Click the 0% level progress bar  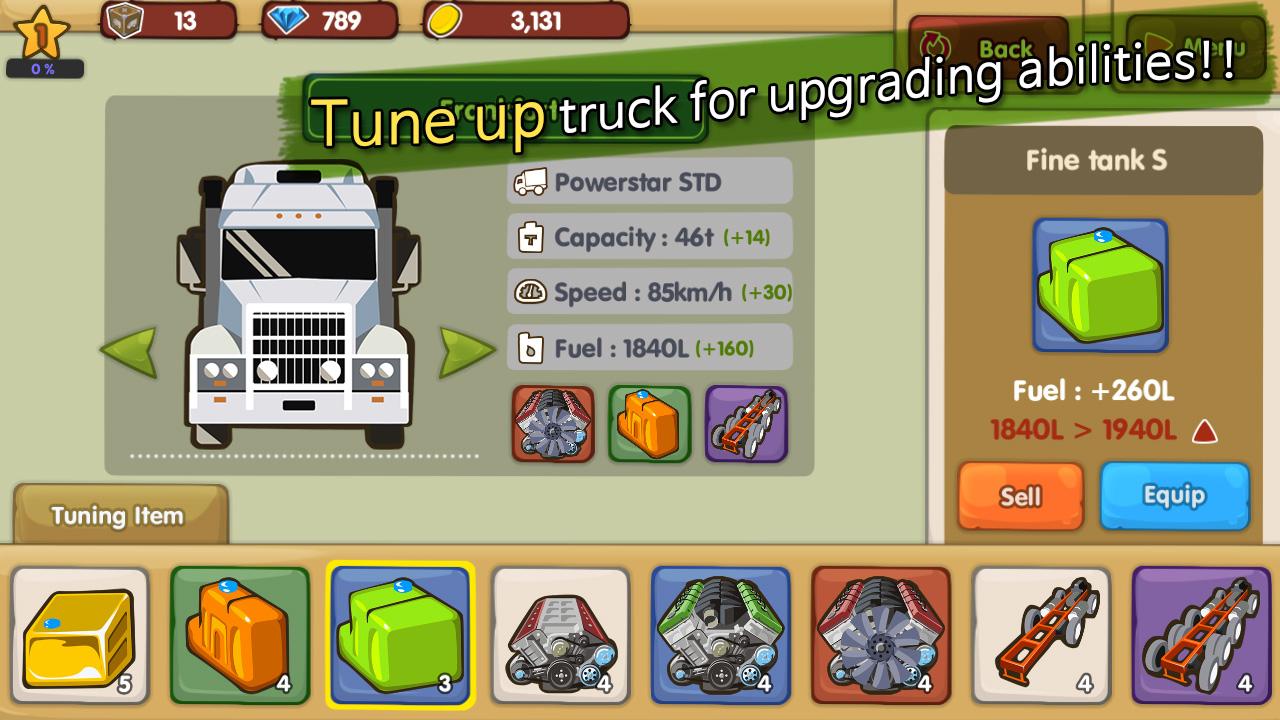point(47,67)
